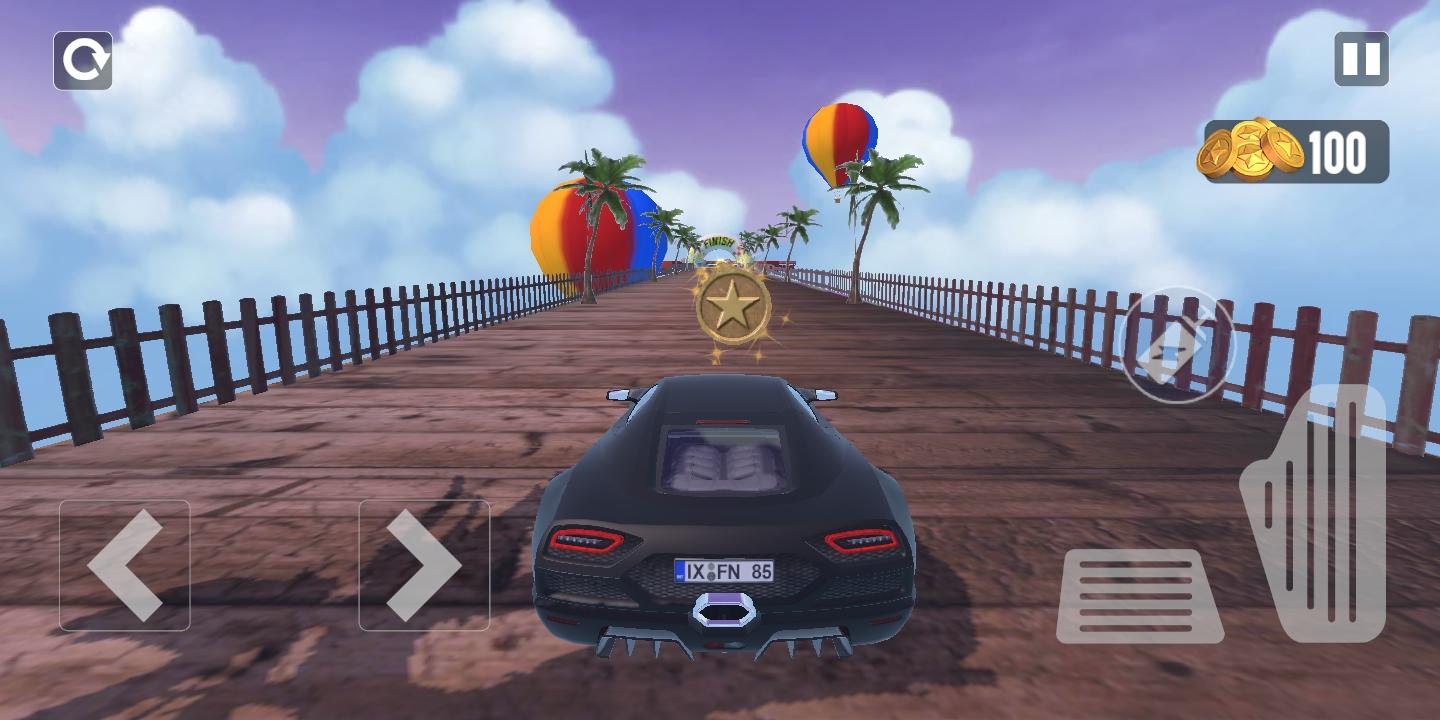Select the FINISH banner ahead
Screen dimensions: 1440x720
(718, 243)
